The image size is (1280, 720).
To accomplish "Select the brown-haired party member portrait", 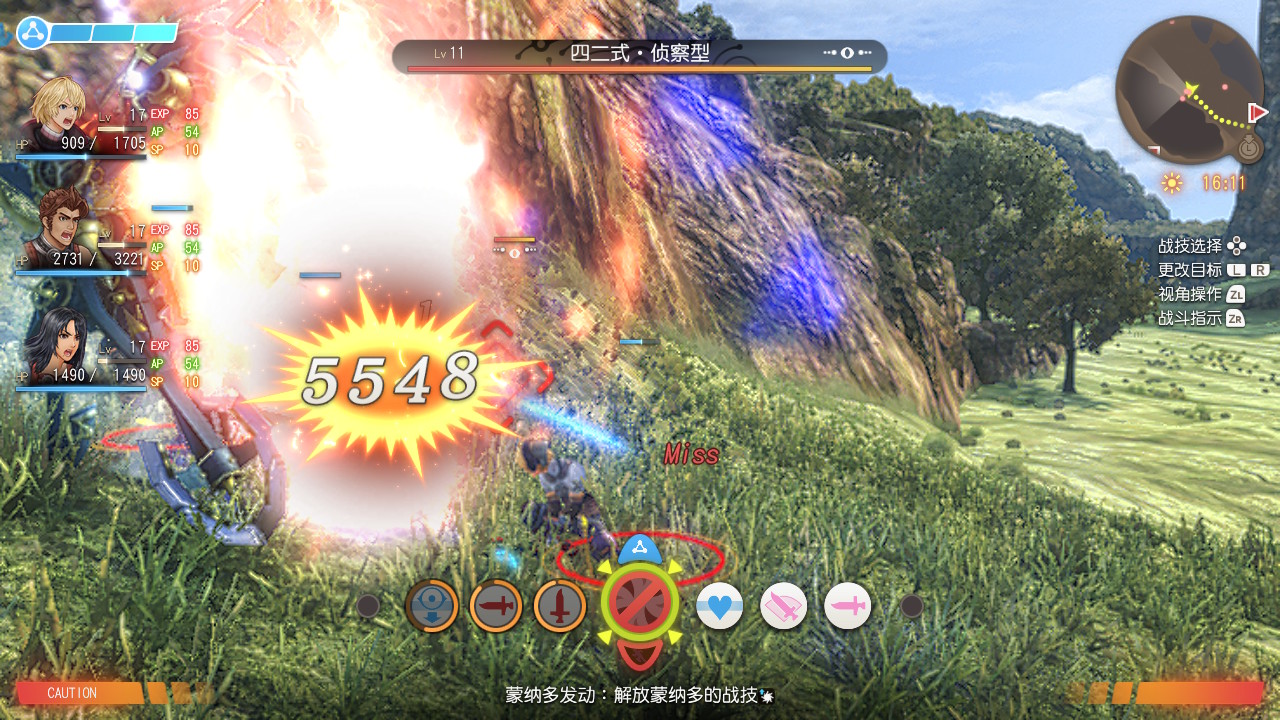I will 58,226.
